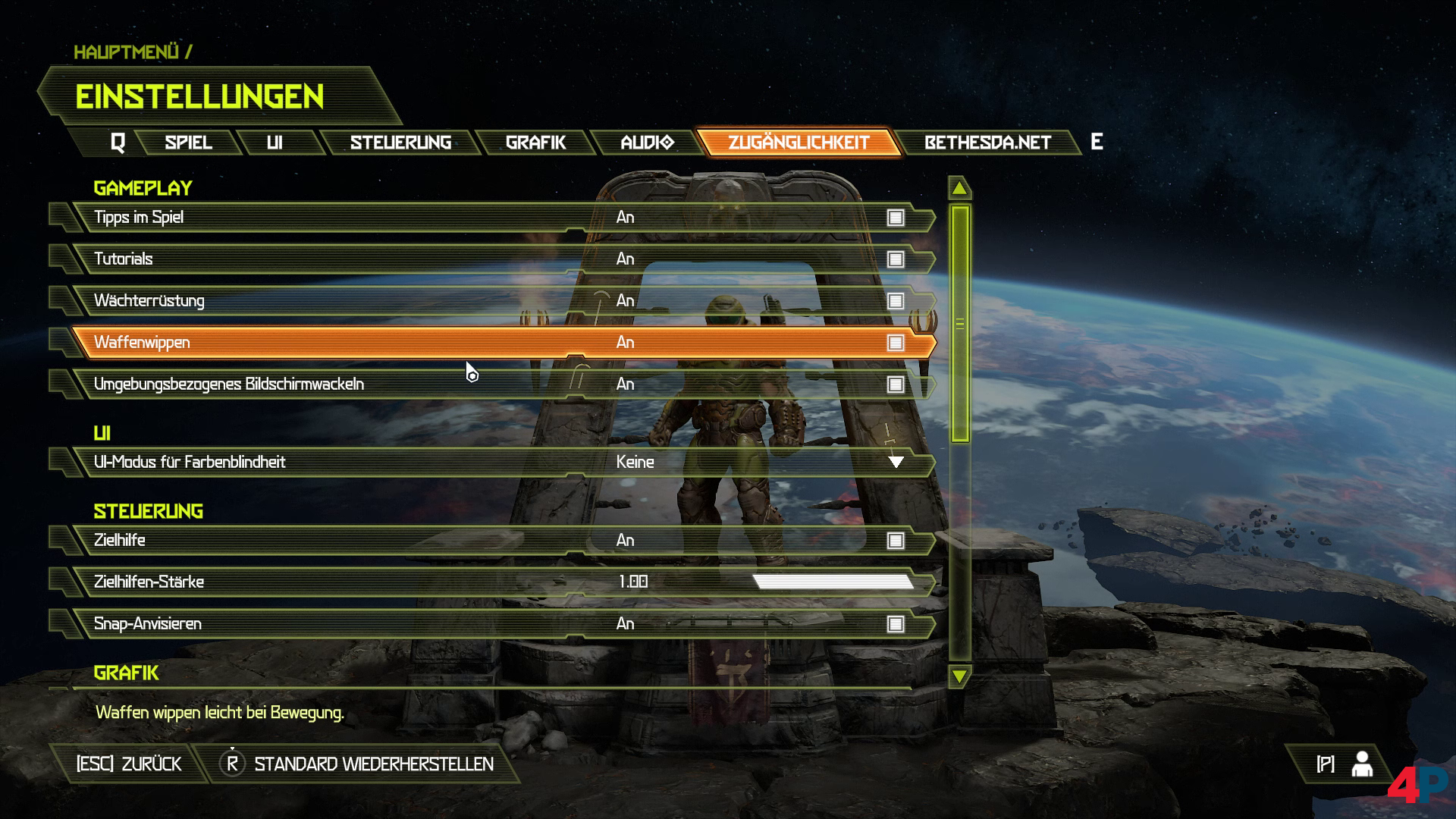Open the BETHESDA.NET tab
This screenshot has height=819, width=1456.
[987, 143]
